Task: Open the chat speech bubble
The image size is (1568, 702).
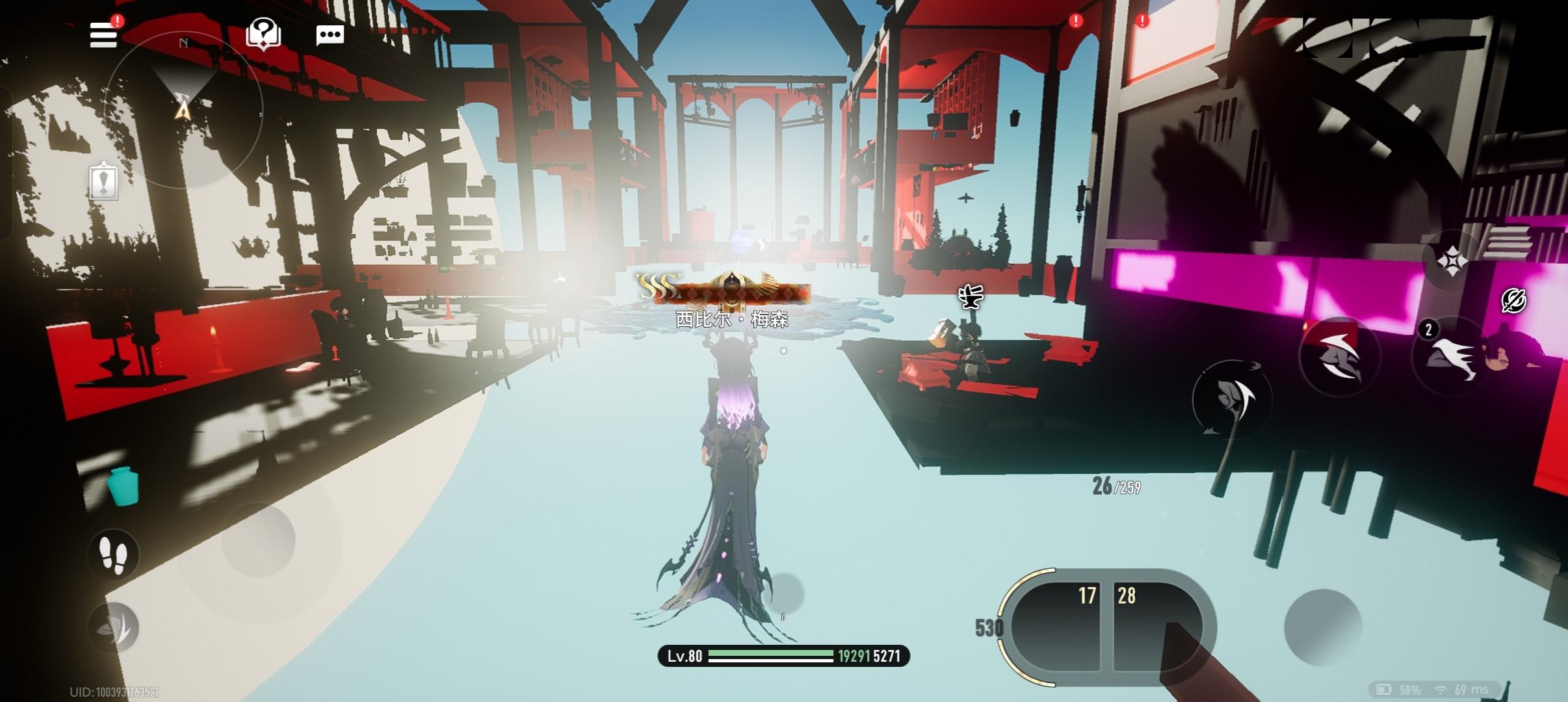Action: click(330, 35)
